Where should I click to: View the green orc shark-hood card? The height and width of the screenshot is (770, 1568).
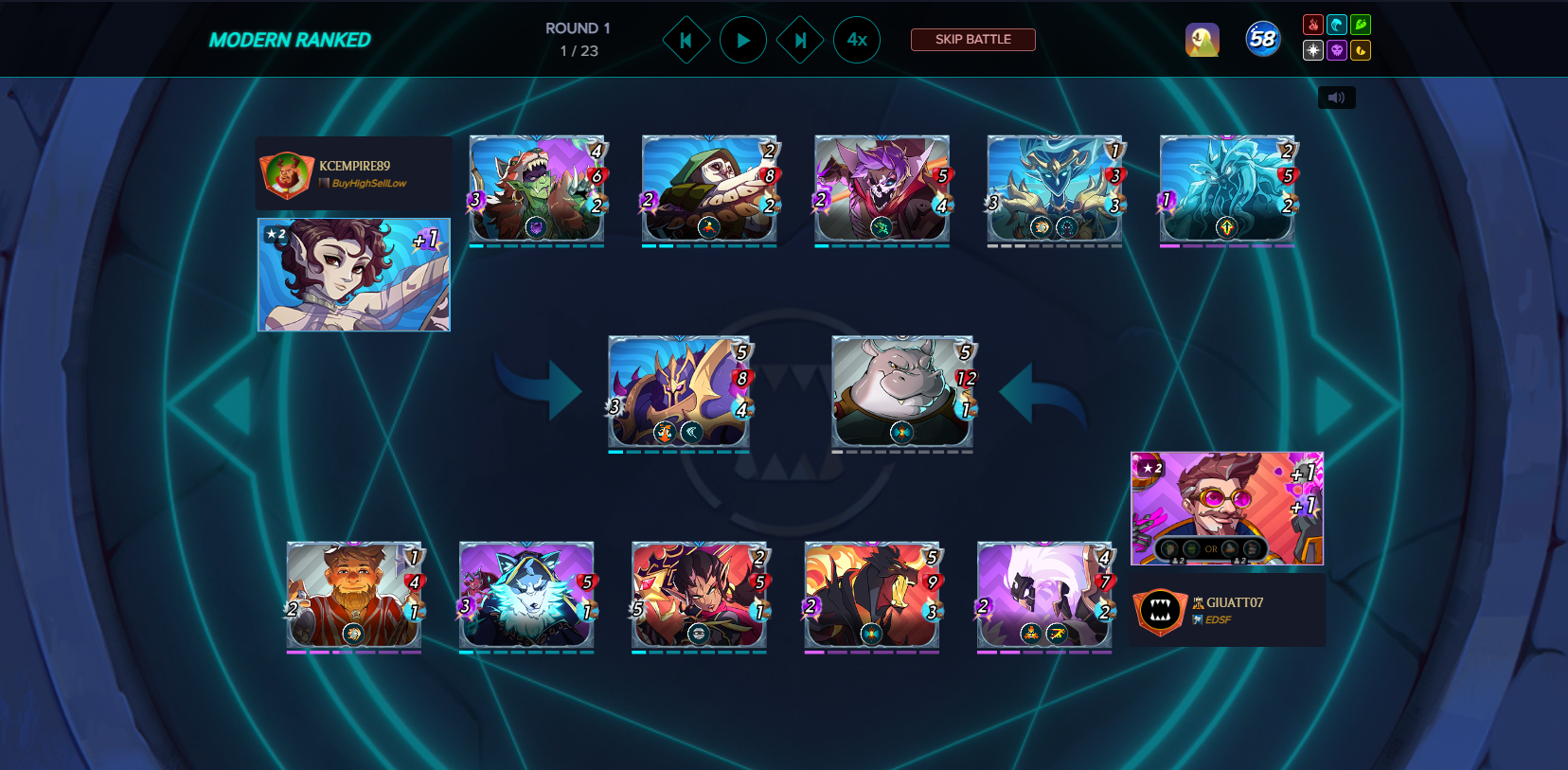pyautogui.click(x=537, y=188)
